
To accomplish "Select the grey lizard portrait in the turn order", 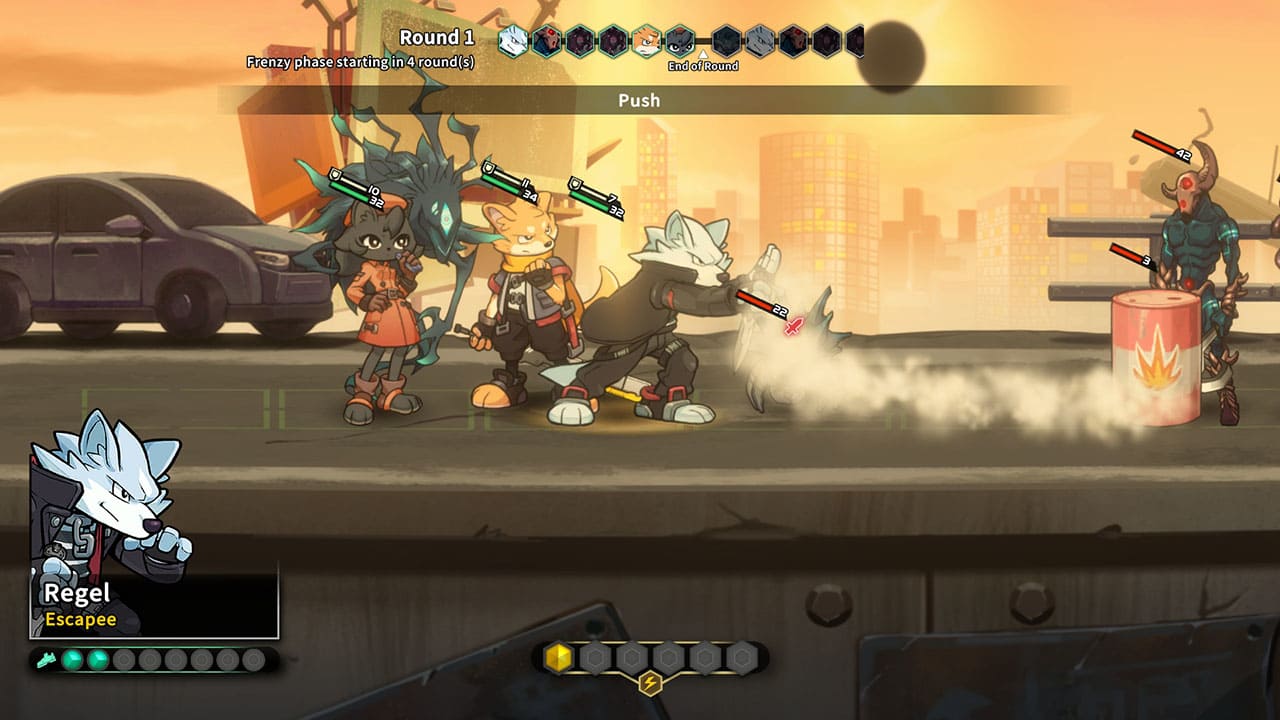I will click(x=758, y=42).
